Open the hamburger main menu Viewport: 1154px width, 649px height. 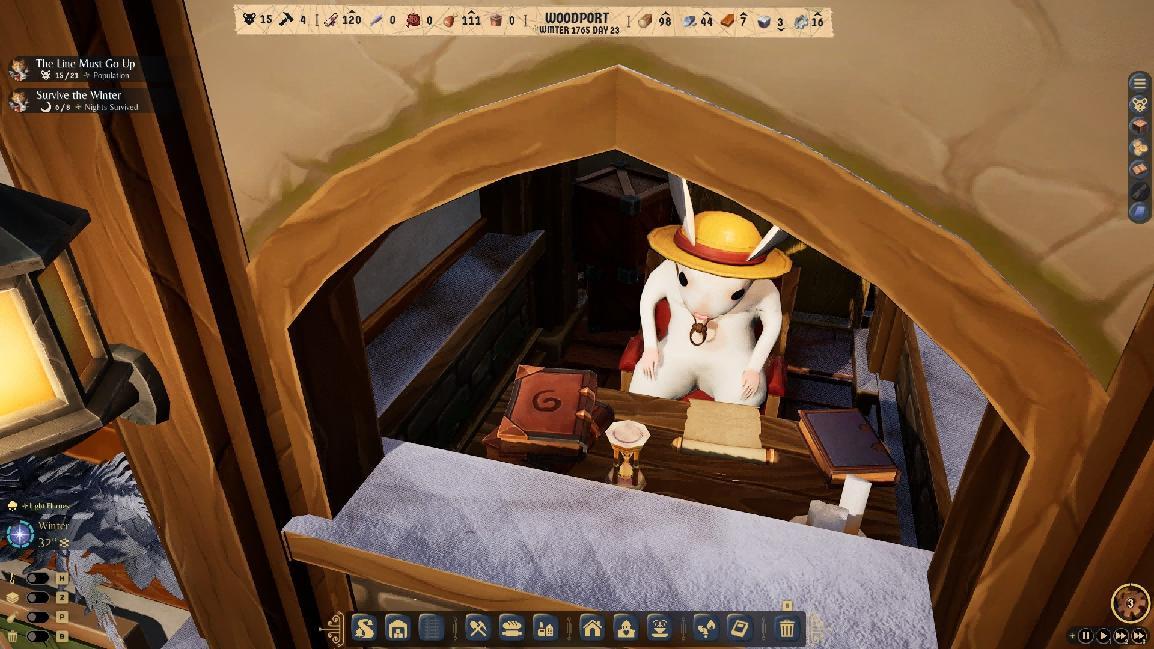pyautogui.click(x=1140, y=83)
